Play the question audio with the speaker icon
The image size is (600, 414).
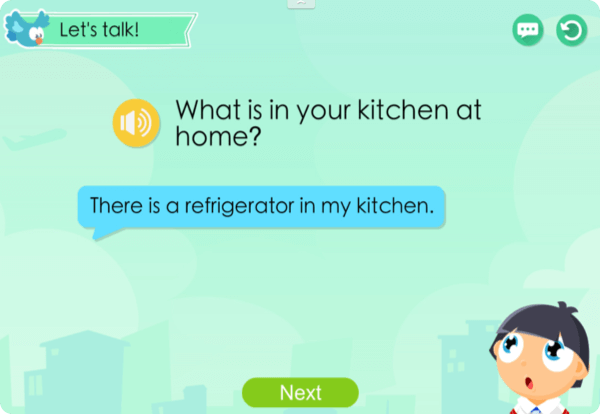[x=136, y=123]
